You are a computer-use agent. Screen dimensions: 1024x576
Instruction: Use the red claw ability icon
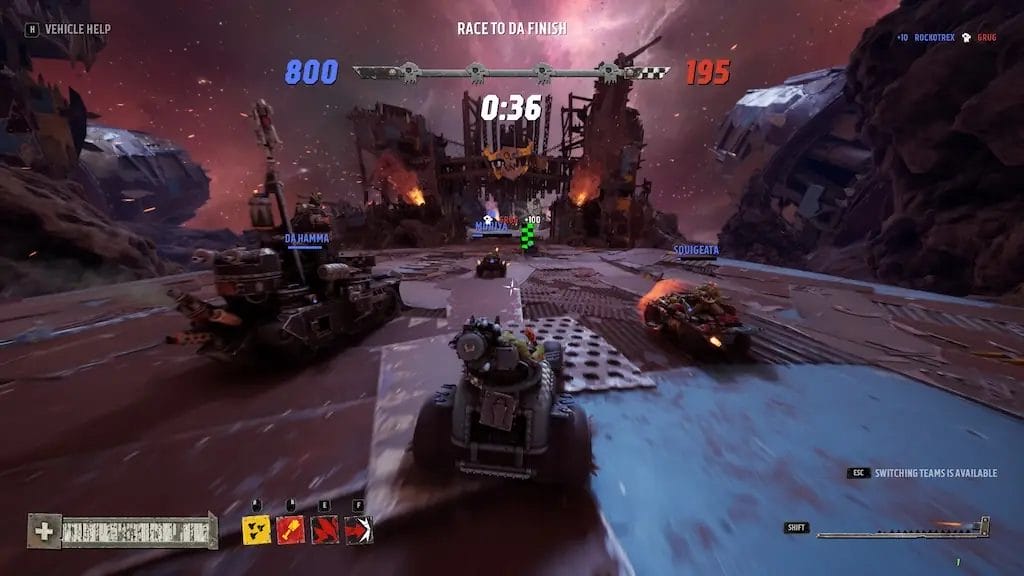click(325, 530)
